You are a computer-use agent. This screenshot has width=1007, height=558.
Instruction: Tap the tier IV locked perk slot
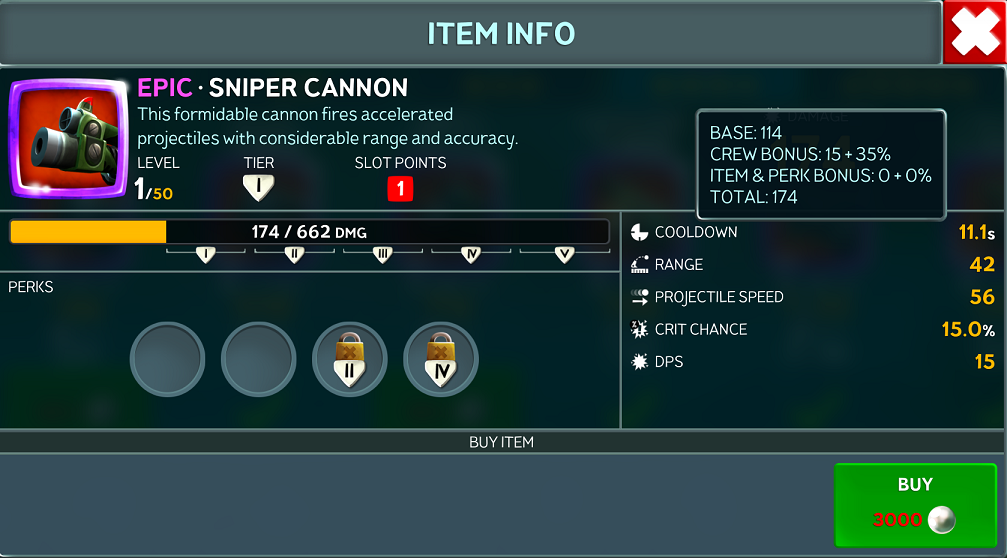[x=440, y=359]
